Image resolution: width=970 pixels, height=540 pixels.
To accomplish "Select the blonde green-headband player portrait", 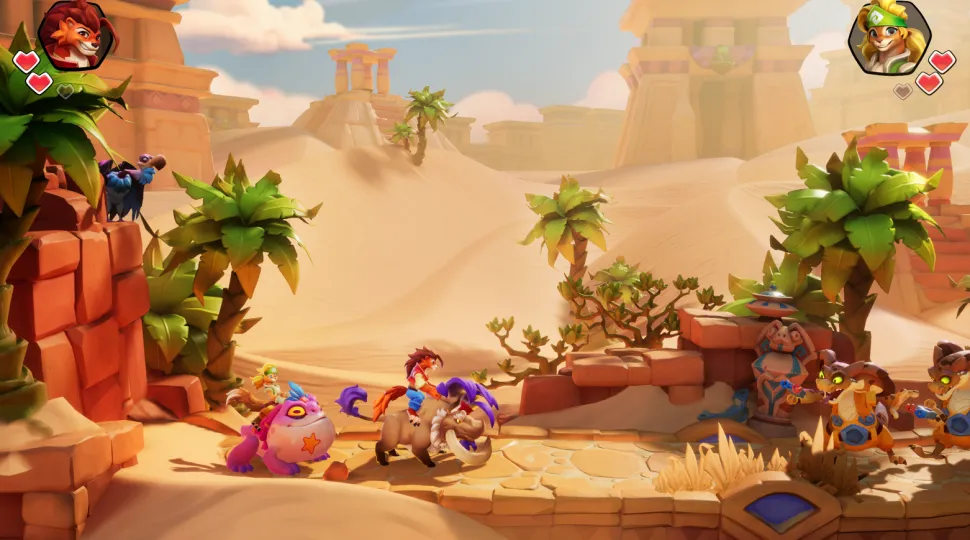I will coord(889,38).
